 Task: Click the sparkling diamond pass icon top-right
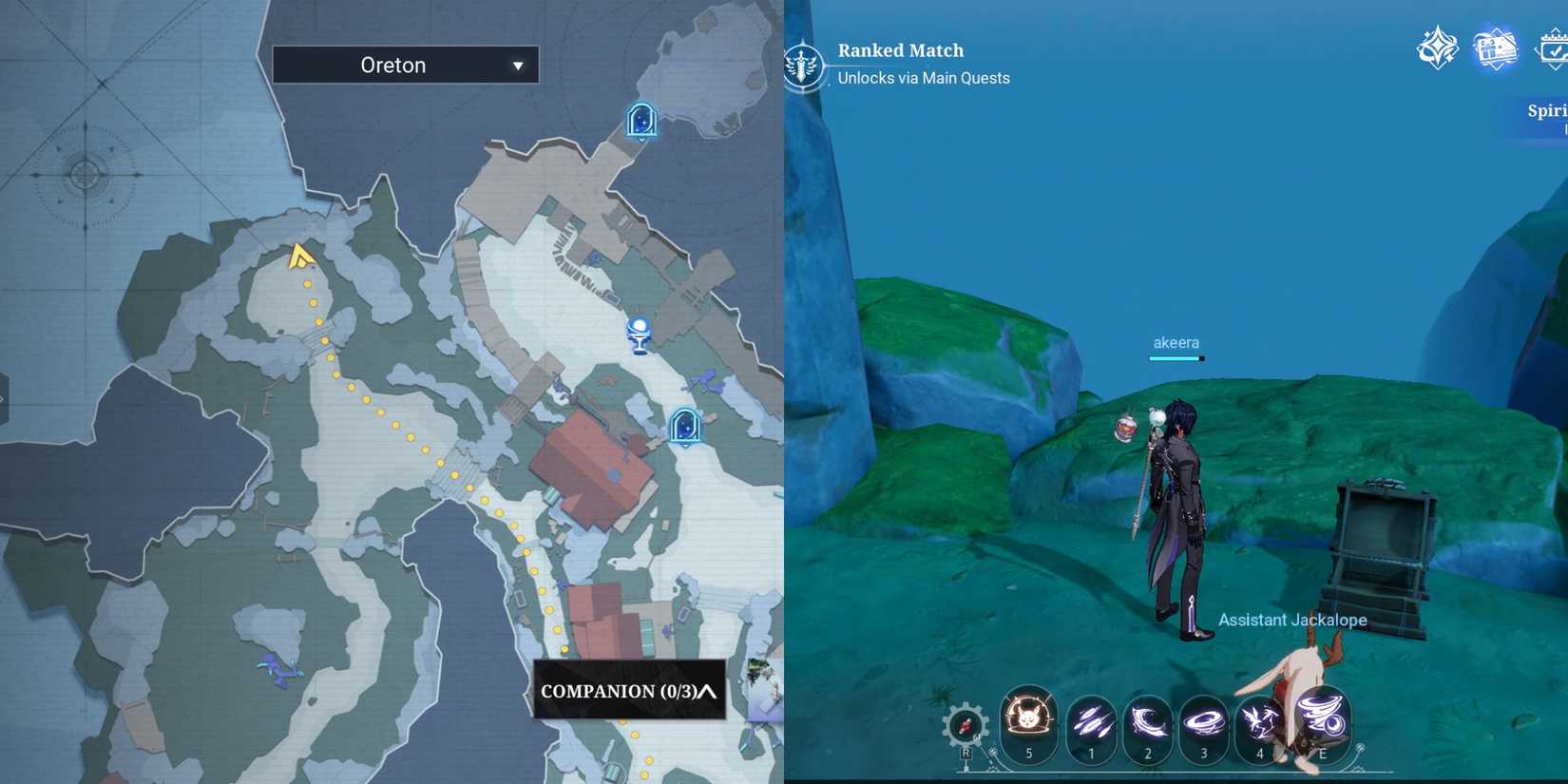point(1435,48)
